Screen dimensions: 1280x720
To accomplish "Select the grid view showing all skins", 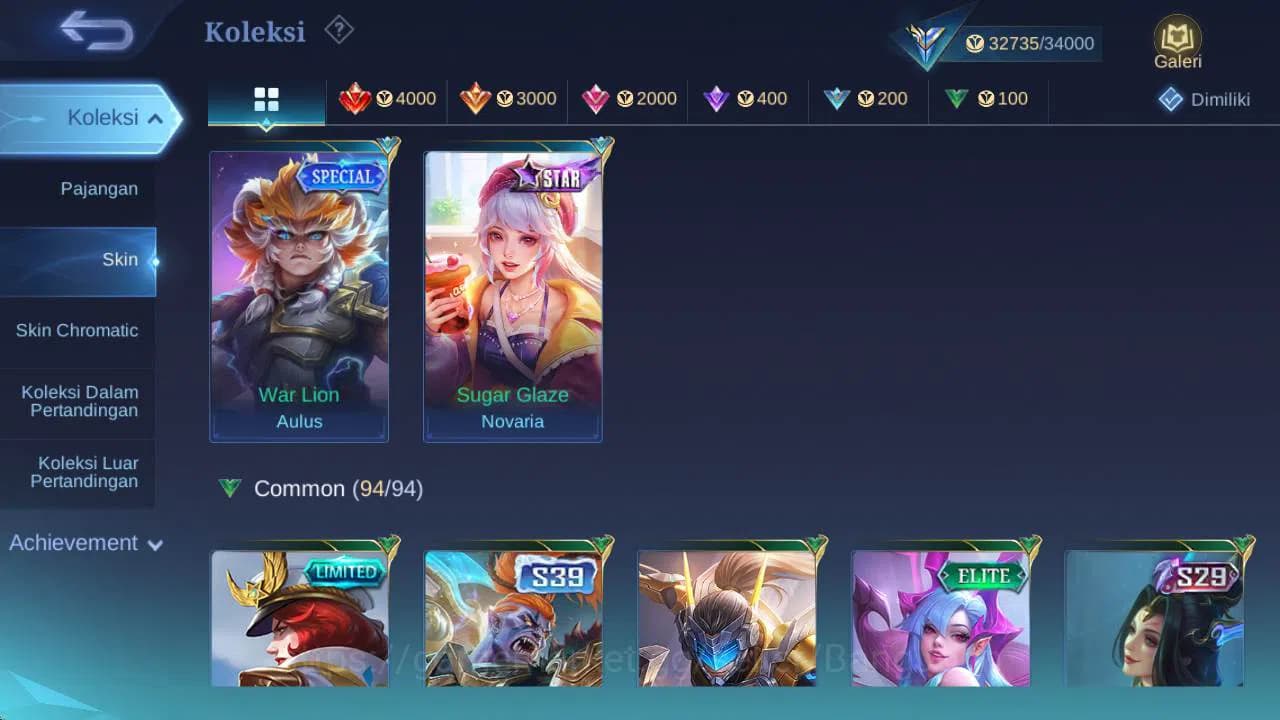I will tap(265, 99).
